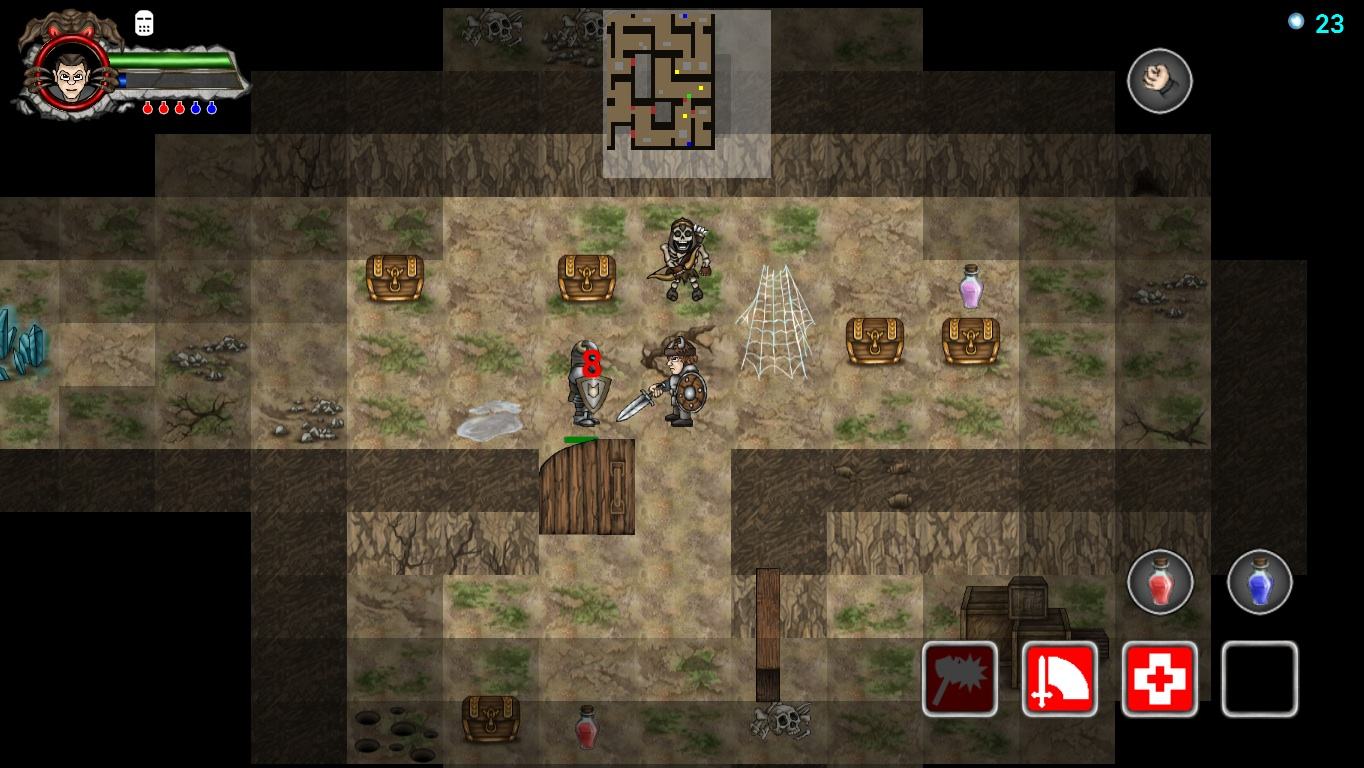Viewport: 1364px width, 768px height.
Task: Click the hero portrait
Action: 70,73
